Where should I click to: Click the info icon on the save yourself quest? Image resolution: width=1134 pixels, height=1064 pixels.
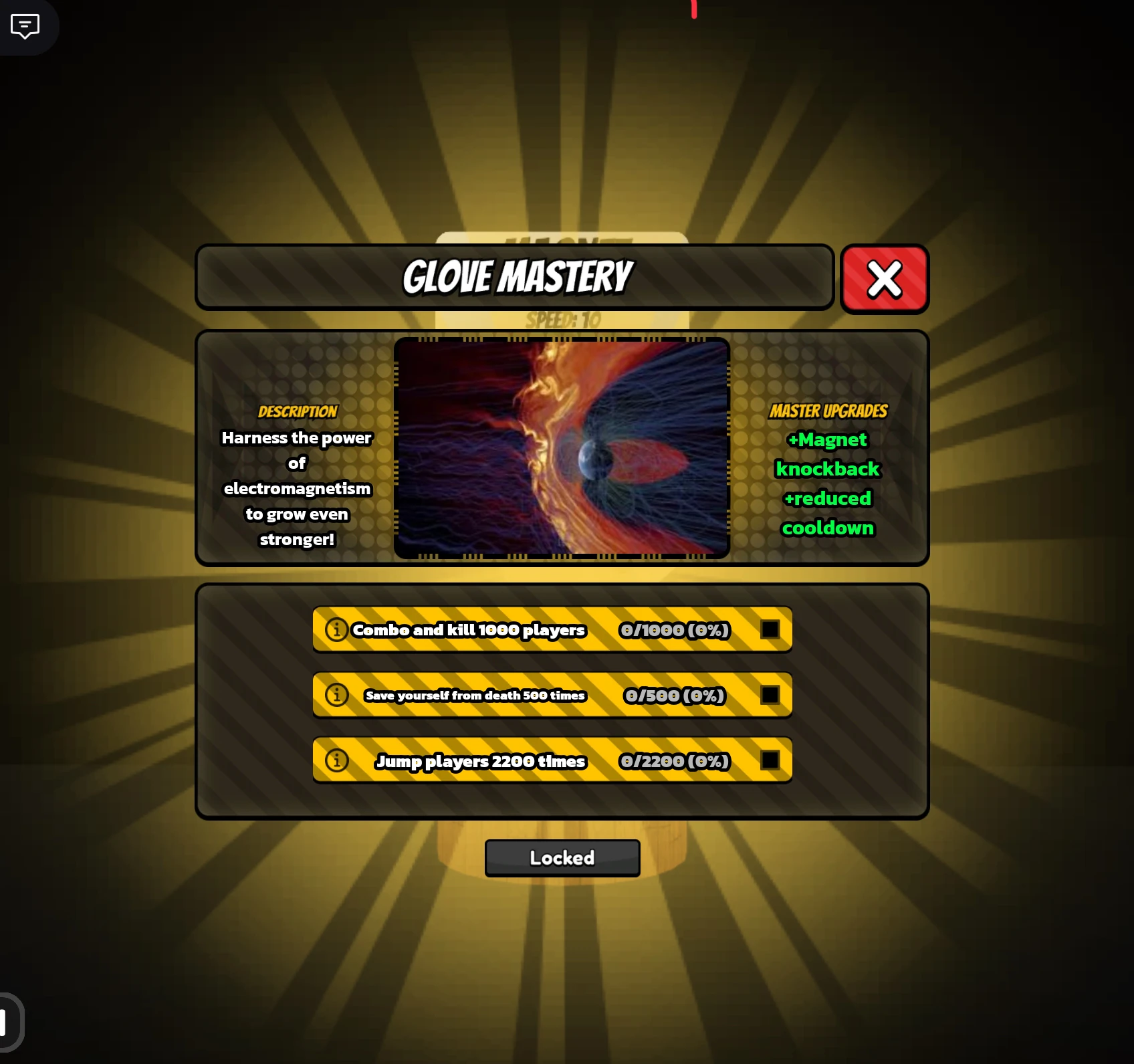point(336,695)
